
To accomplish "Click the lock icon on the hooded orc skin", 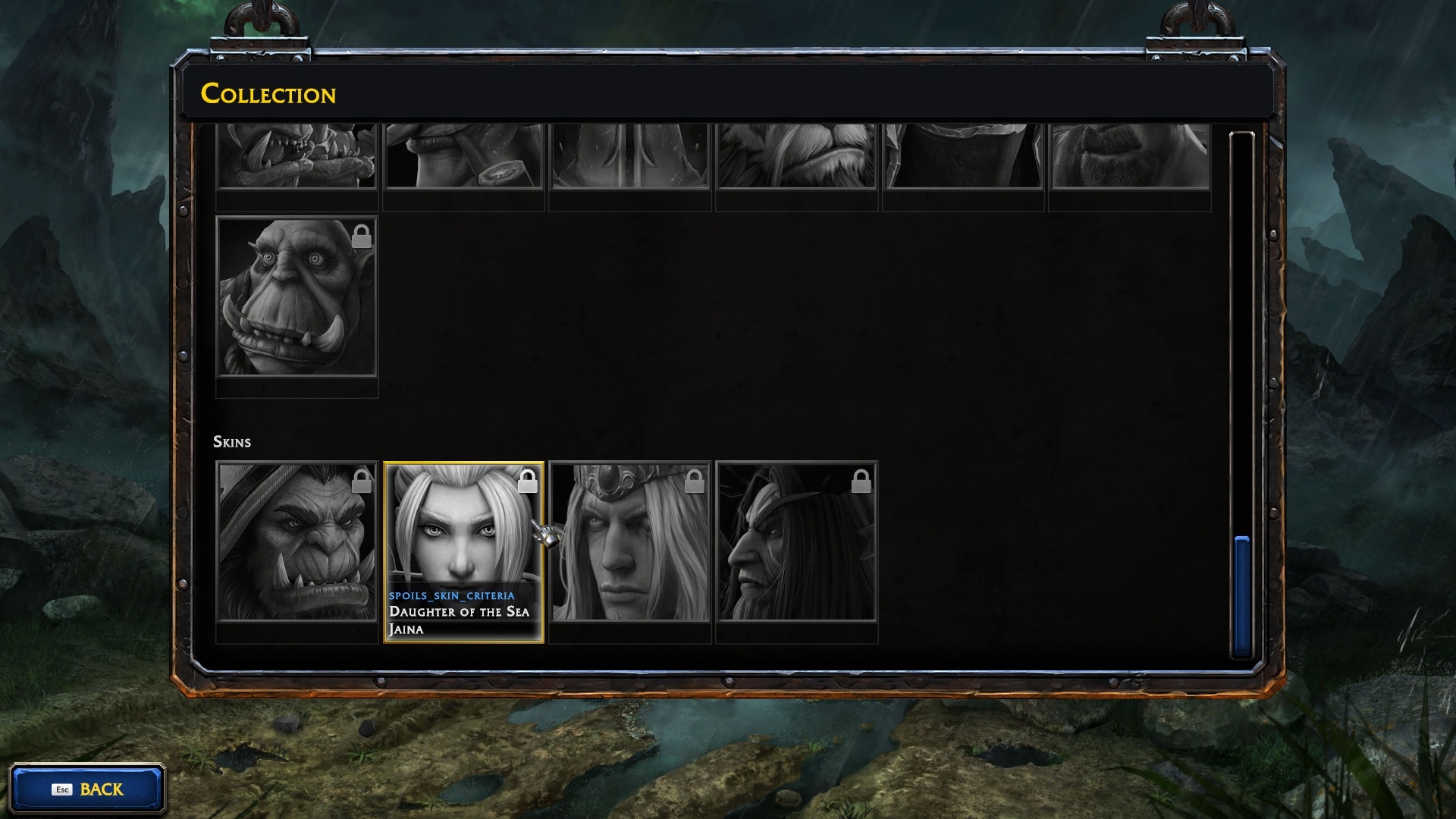I will (x=363, y=481).
